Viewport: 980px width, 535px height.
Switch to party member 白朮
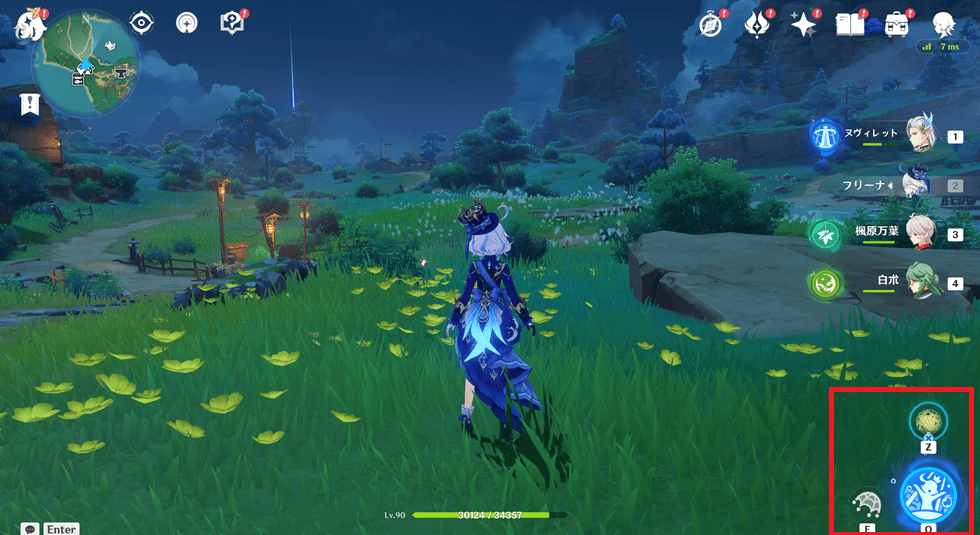pyautogui.click(x=918, y=283)
